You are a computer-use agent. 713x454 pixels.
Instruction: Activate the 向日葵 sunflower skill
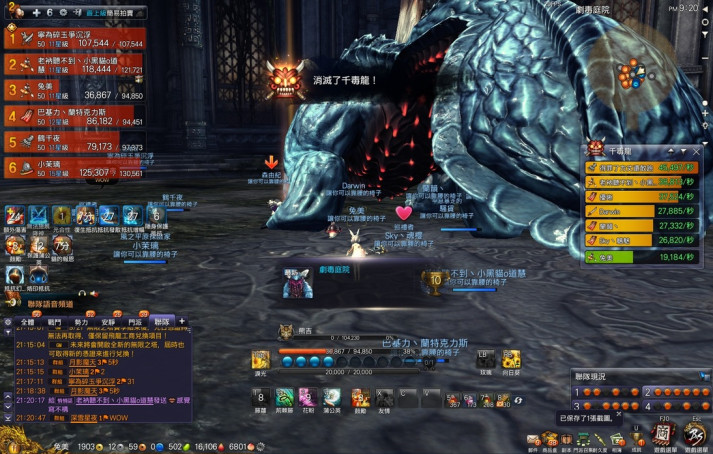(511, 359)
